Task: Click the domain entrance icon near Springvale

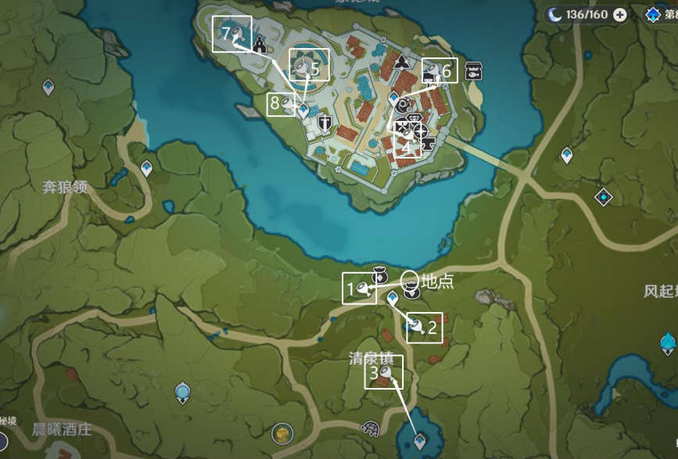Action: coord(371,429)
